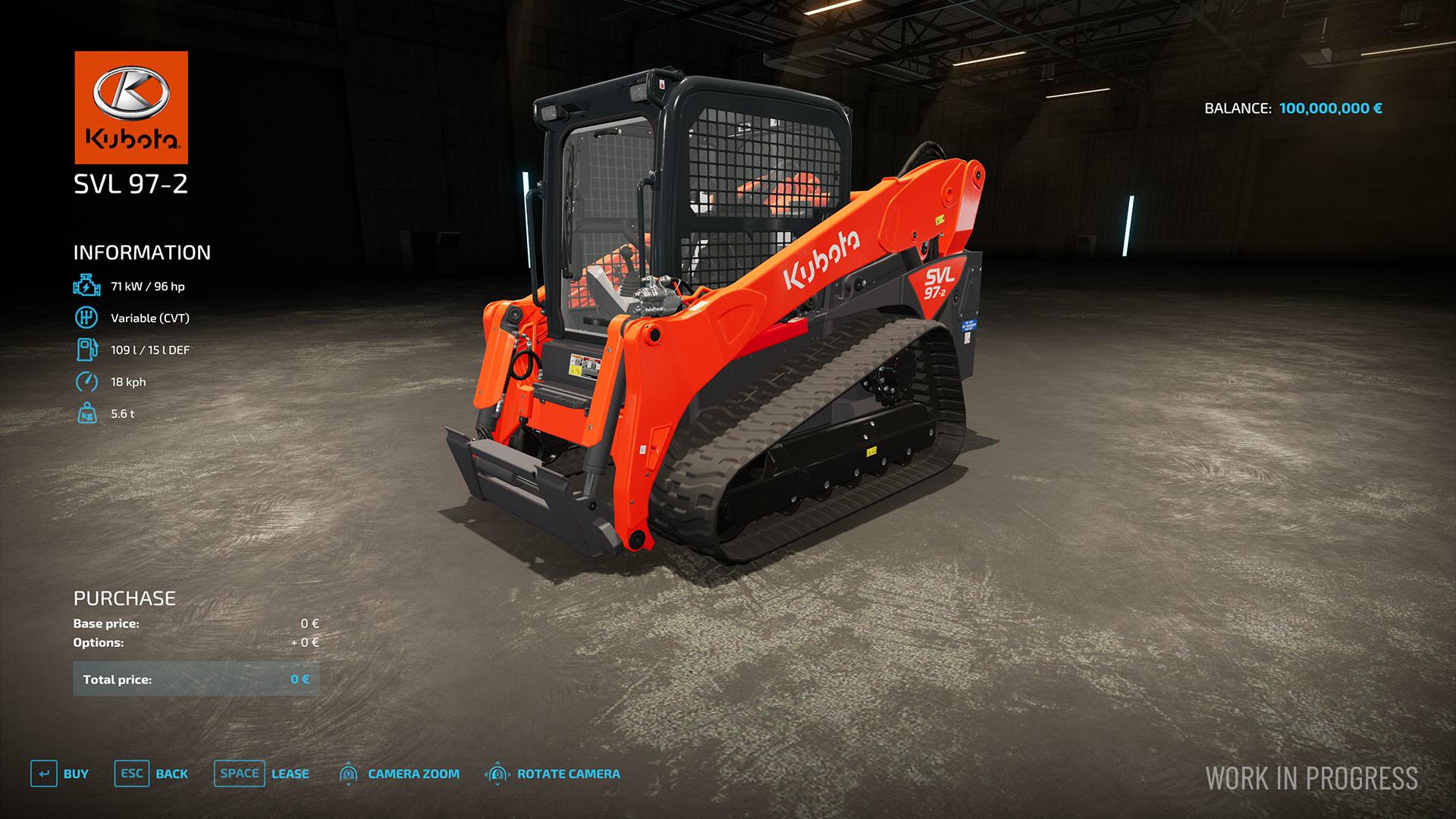Click the fuel pump icon for 109 l capacity

coord(86,350)
